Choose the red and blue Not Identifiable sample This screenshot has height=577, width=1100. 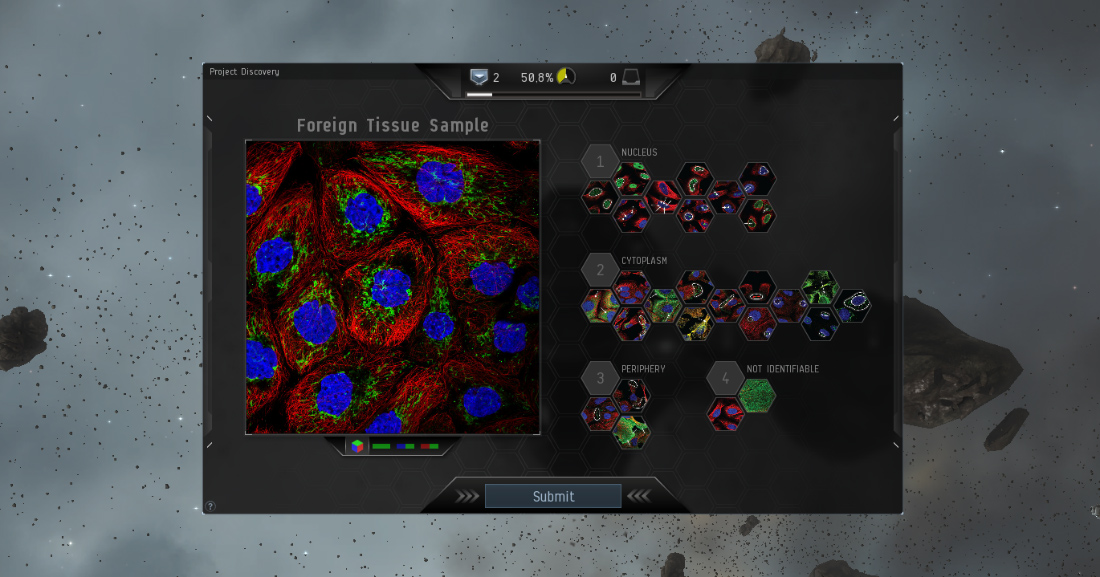pos(726,413)
